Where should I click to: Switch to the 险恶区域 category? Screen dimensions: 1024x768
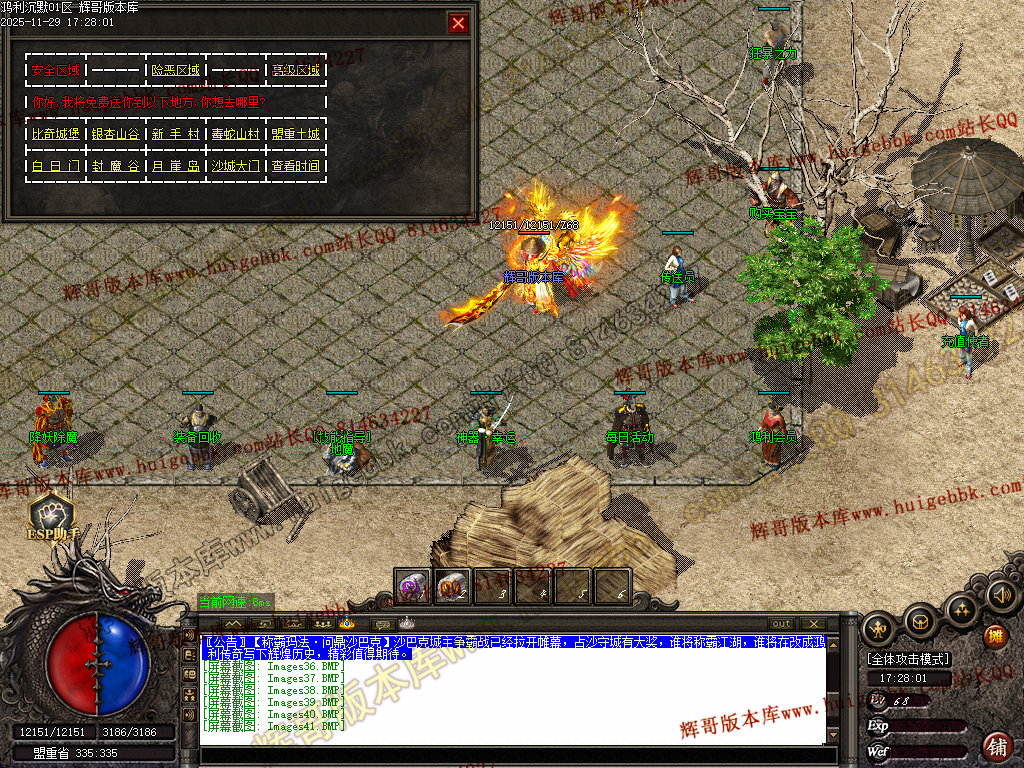(175, 70)
